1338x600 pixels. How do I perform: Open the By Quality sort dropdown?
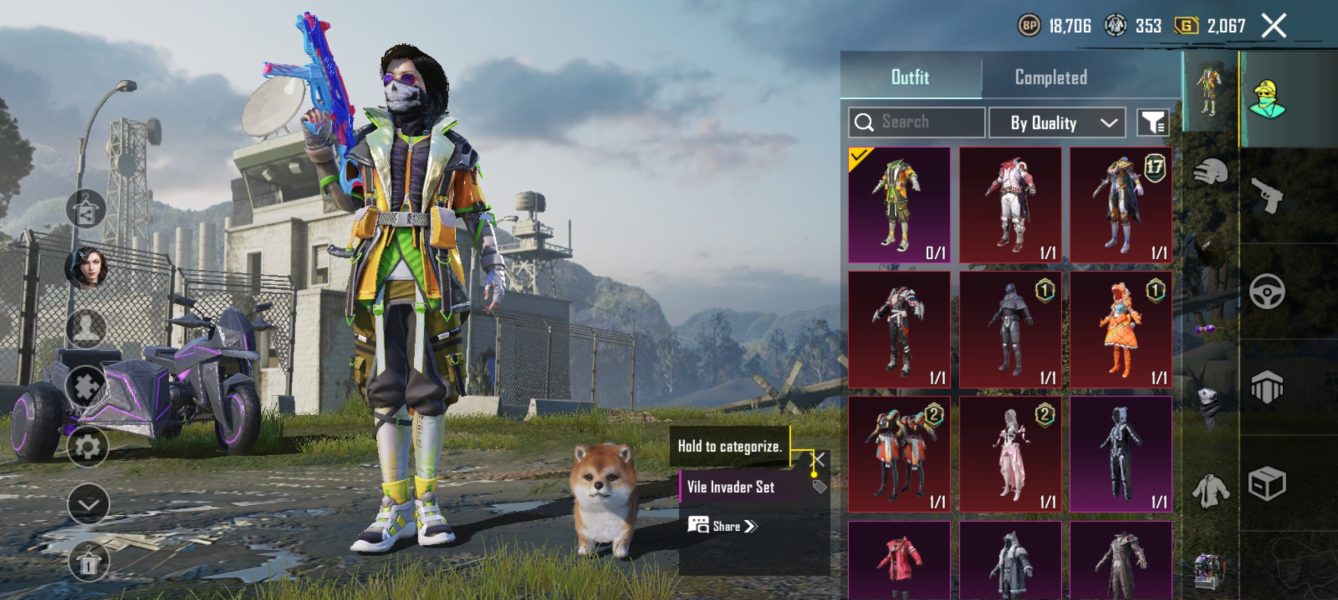click(x=1056, y=122)
